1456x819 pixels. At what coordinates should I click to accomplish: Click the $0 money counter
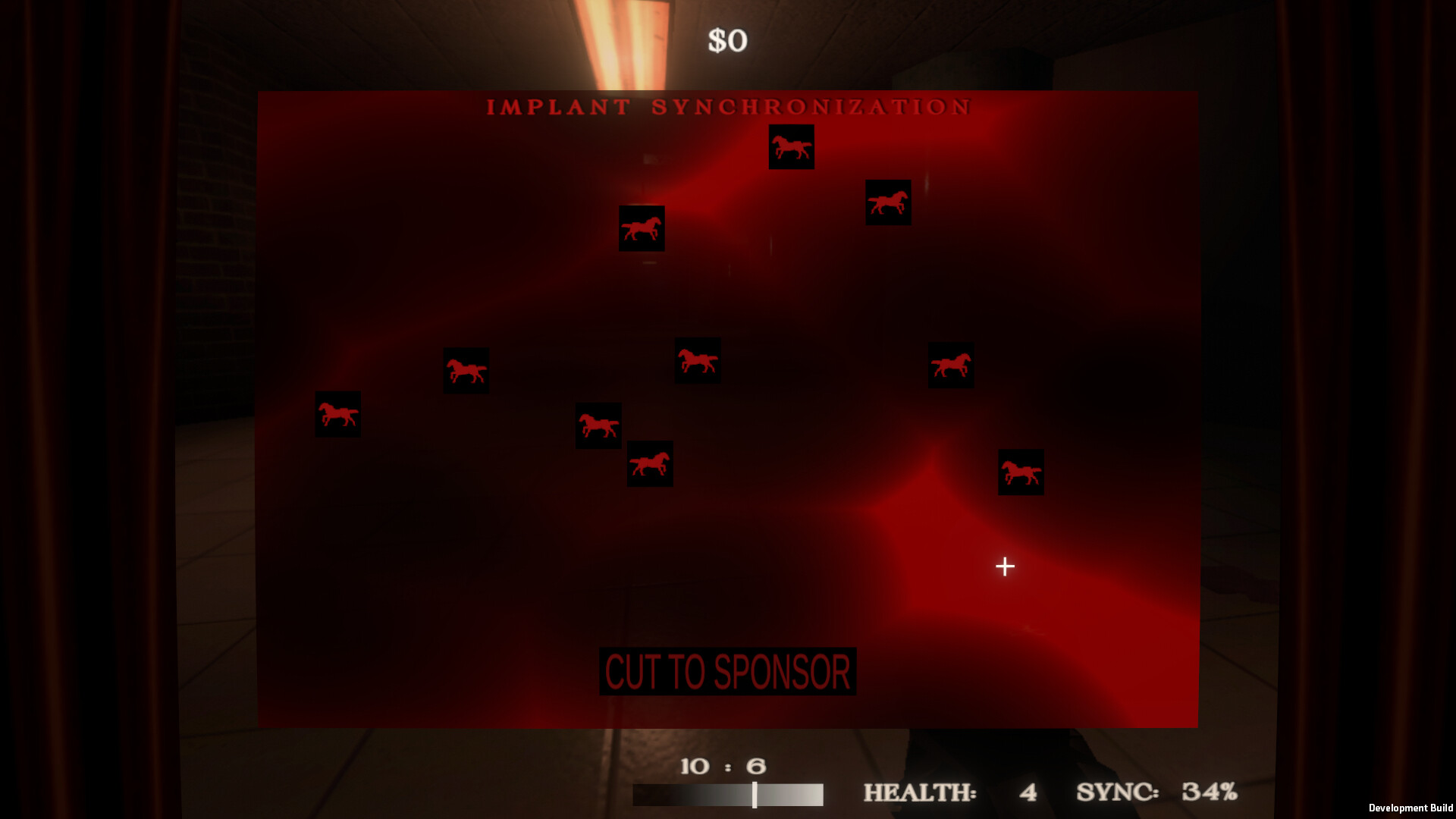click(727, 39)
